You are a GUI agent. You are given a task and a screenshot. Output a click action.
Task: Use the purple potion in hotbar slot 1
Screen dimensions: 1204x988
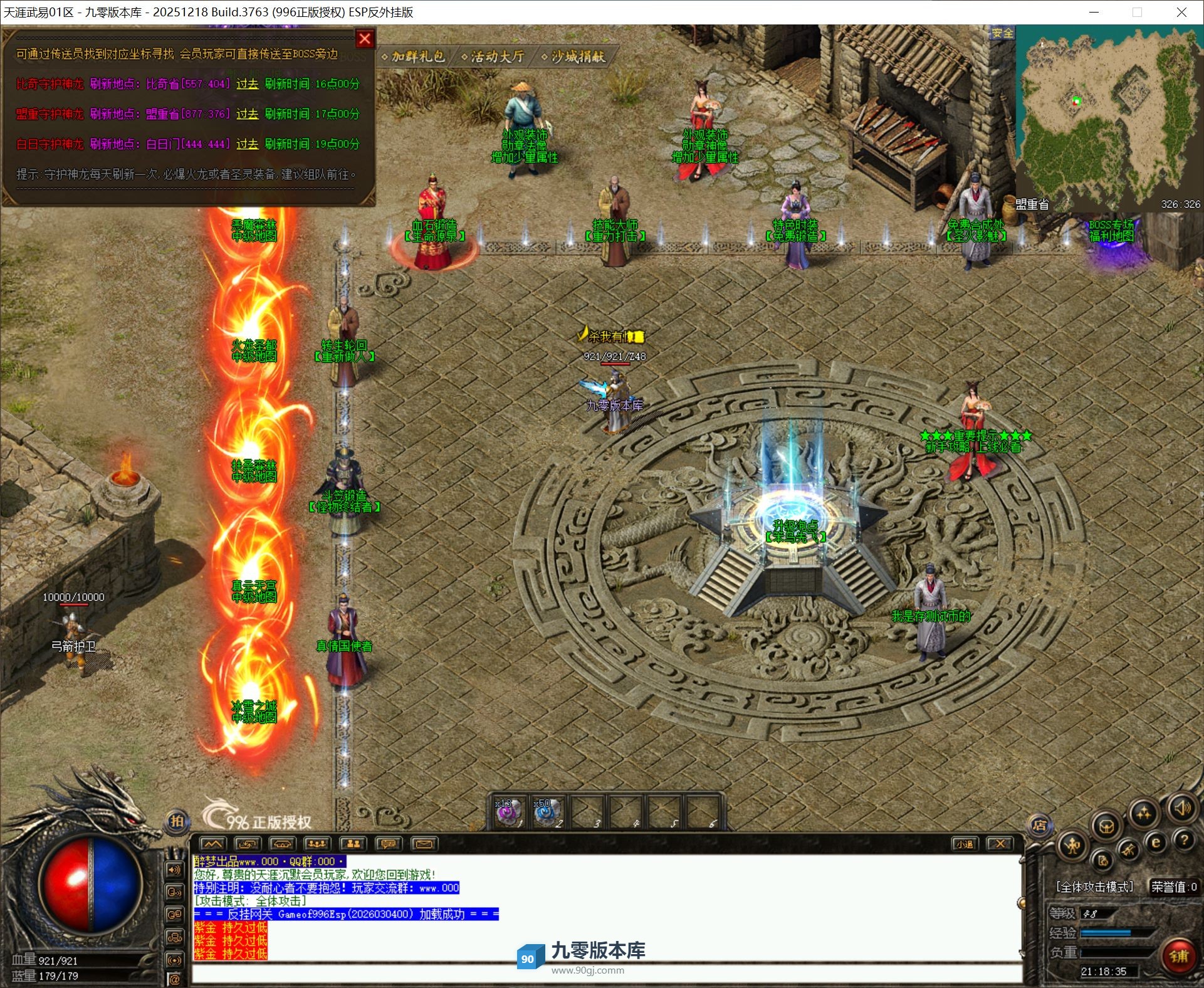tap(509, 812)
